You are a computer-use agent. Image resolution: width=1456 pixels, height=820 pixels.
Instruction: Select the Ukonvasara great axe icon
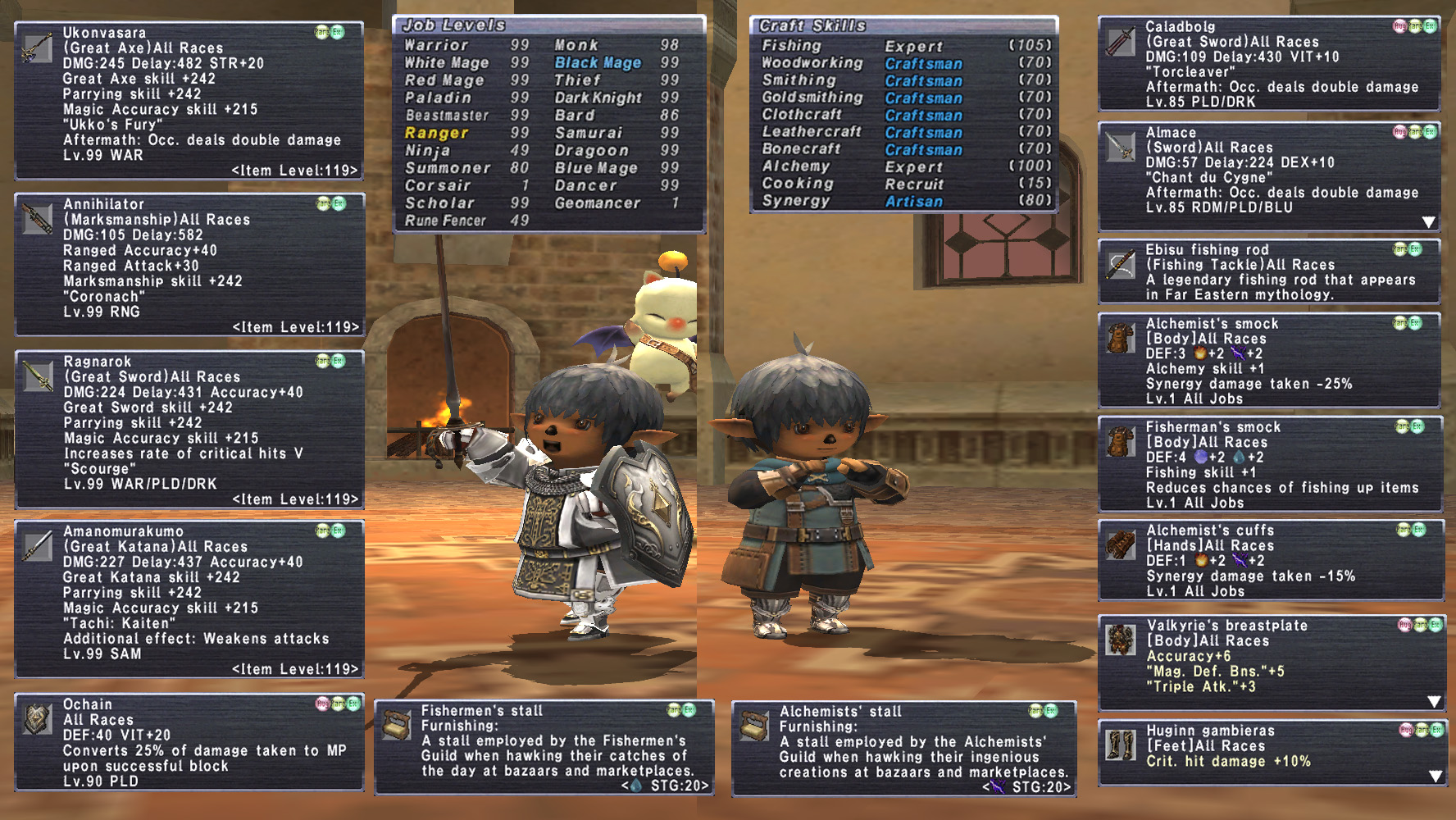(x=37, y=48)
